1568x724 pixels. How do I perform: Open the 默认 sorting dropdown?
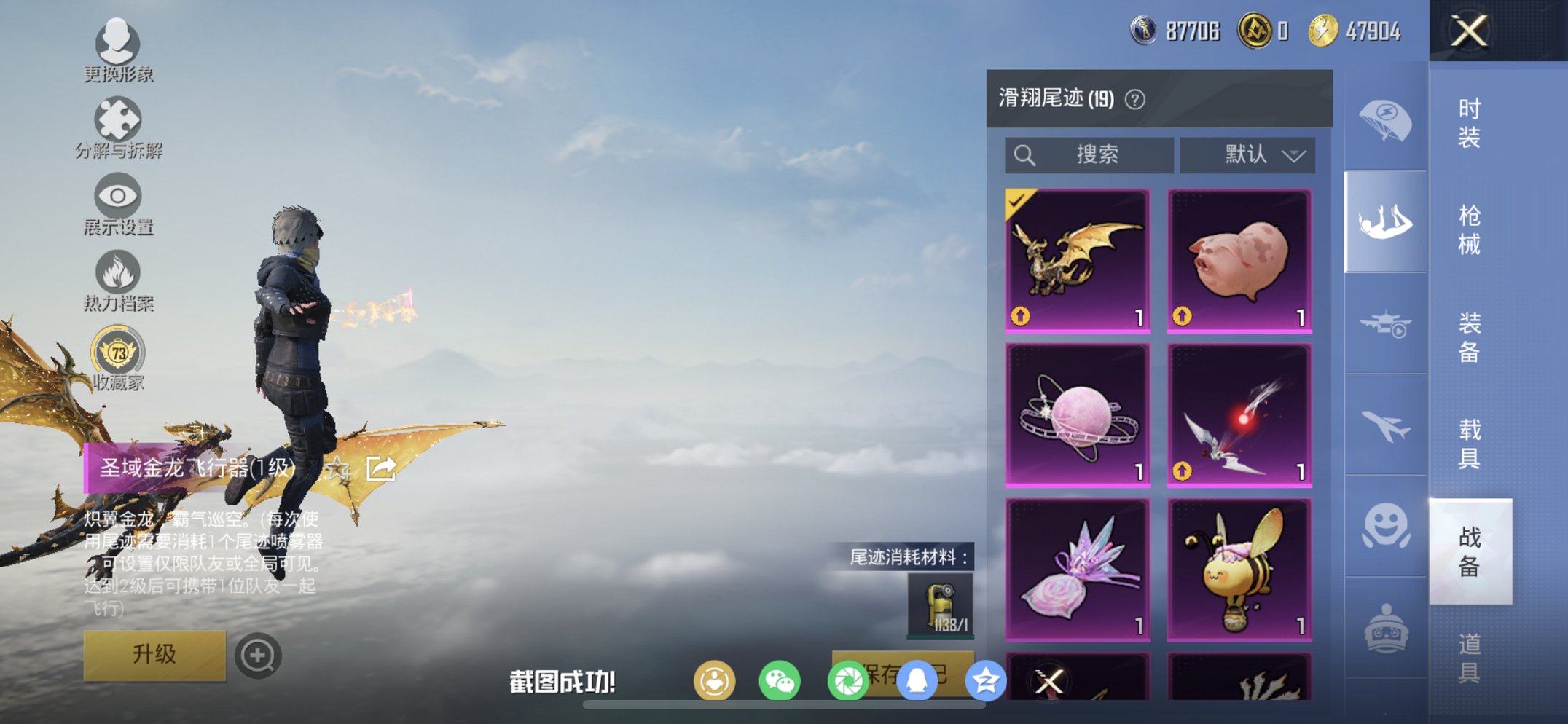point(1246,154)
